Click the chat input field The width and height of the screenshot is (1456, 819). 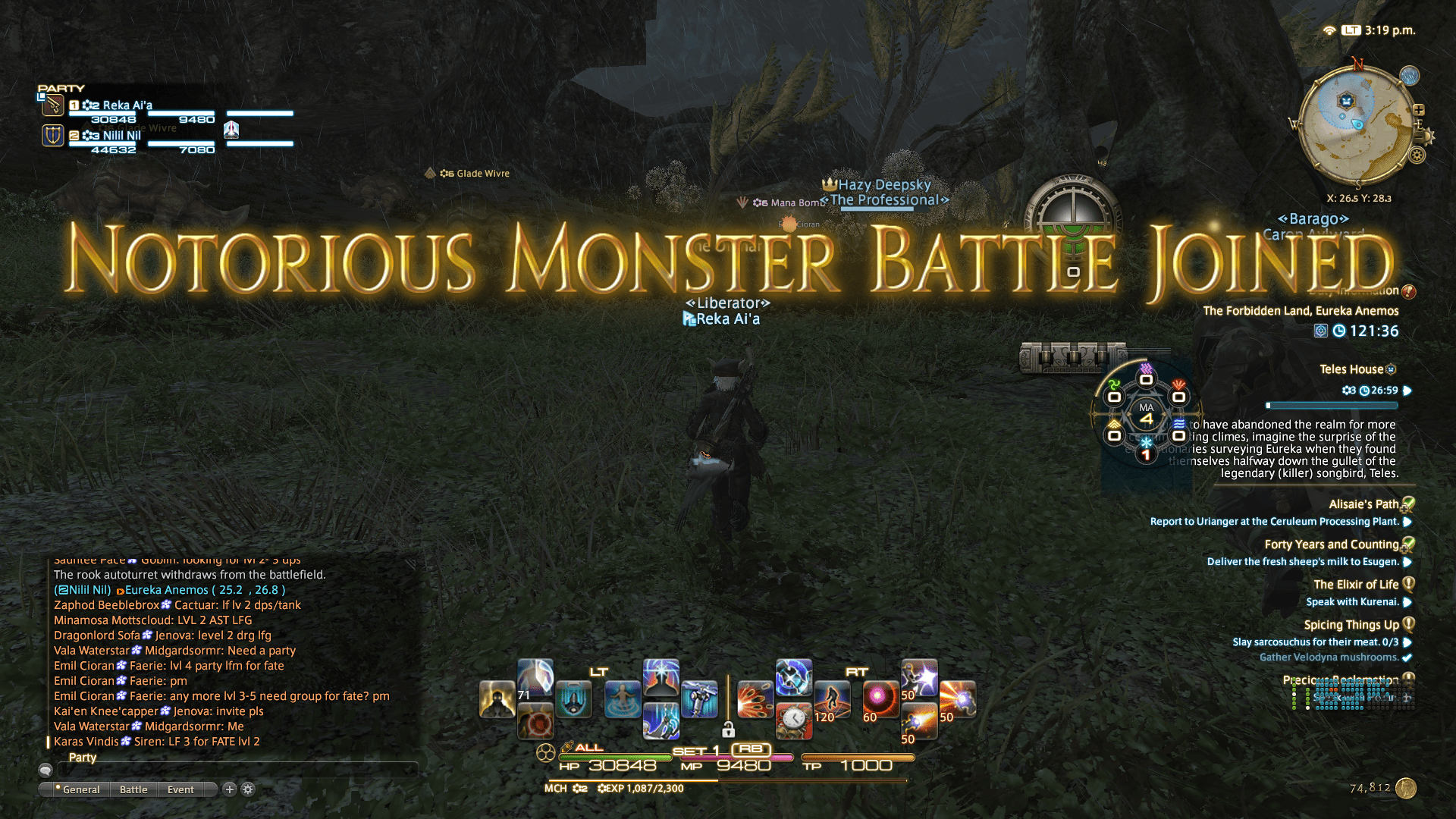[x=237, y=770]
